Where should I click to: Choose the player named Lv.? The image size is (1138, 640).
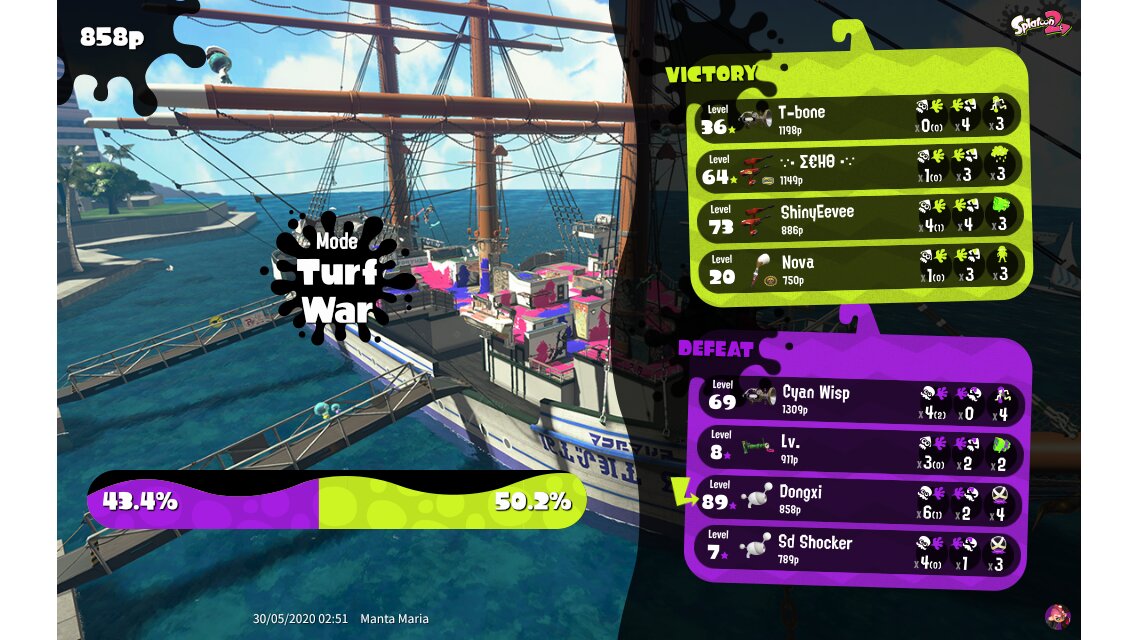tap(858, 449)
